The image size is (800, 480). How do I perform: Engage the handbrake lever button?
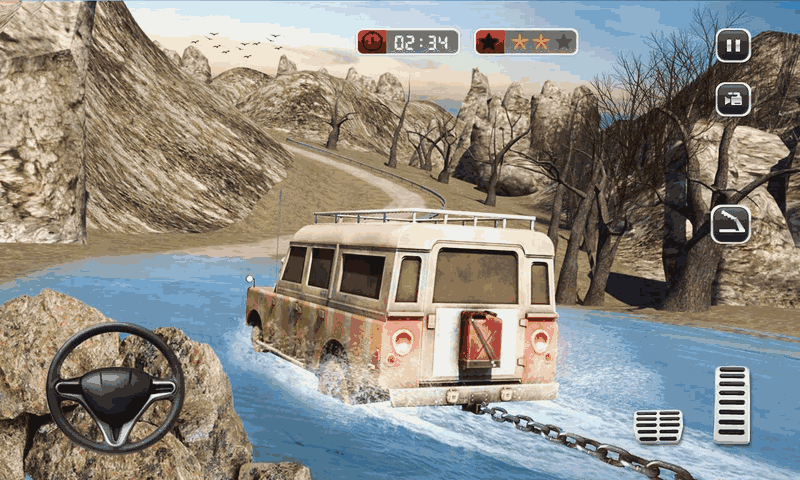[x=730, y=224]
